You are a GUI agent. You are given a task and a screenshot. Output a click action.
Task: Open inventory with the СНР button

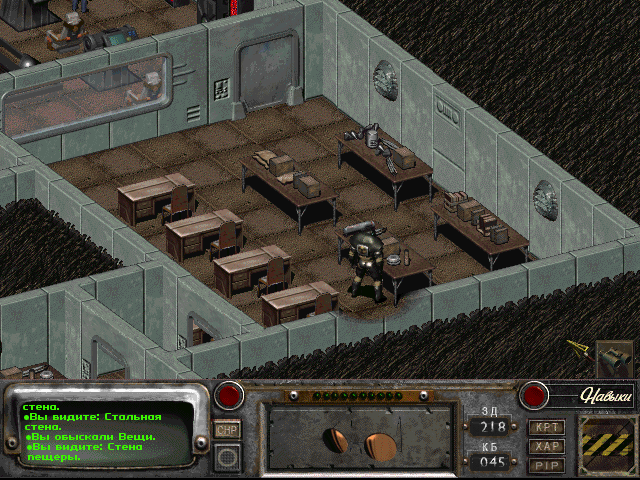coord(227,428)
